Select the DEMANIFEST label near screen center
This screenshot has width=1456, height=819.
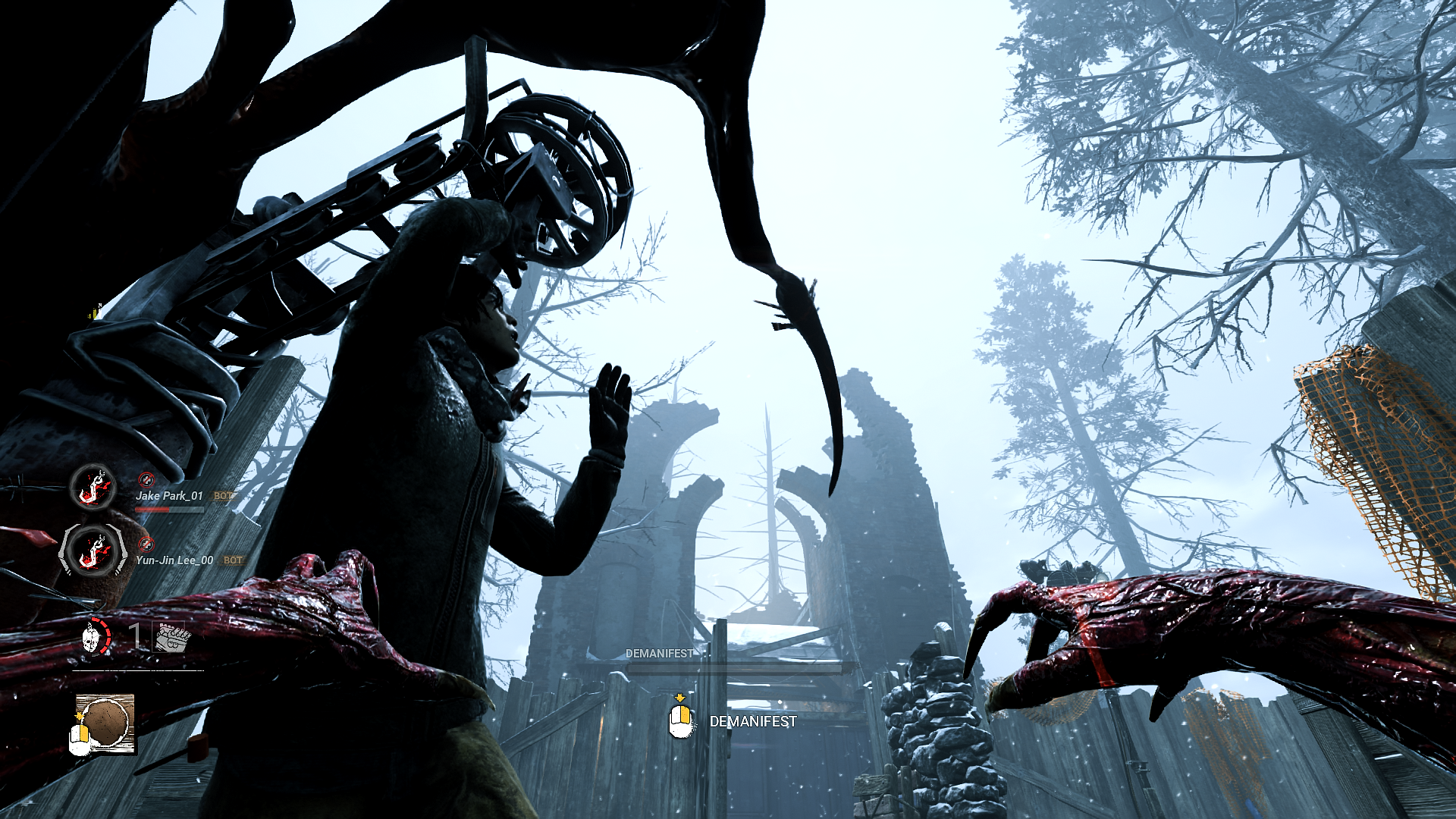pyautogui.click(x=752, y=723)
